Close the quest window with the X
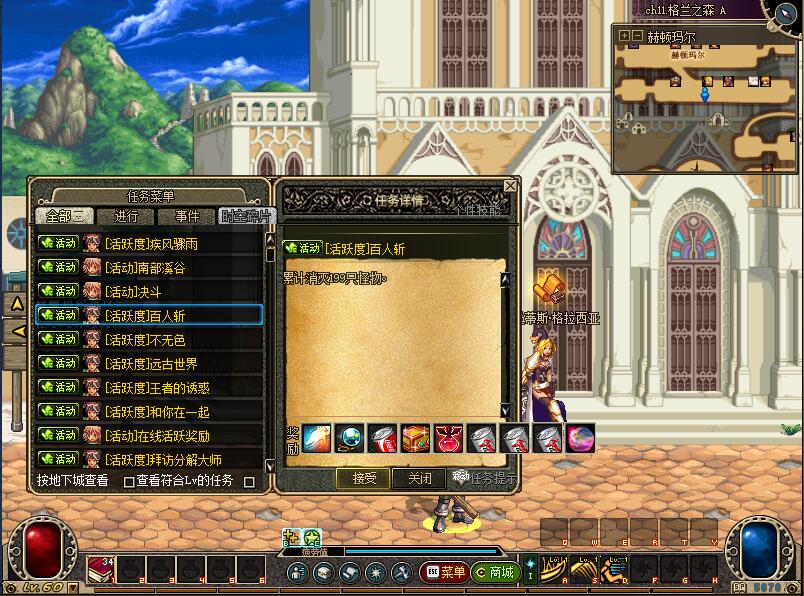 click(x=510, y=186)
